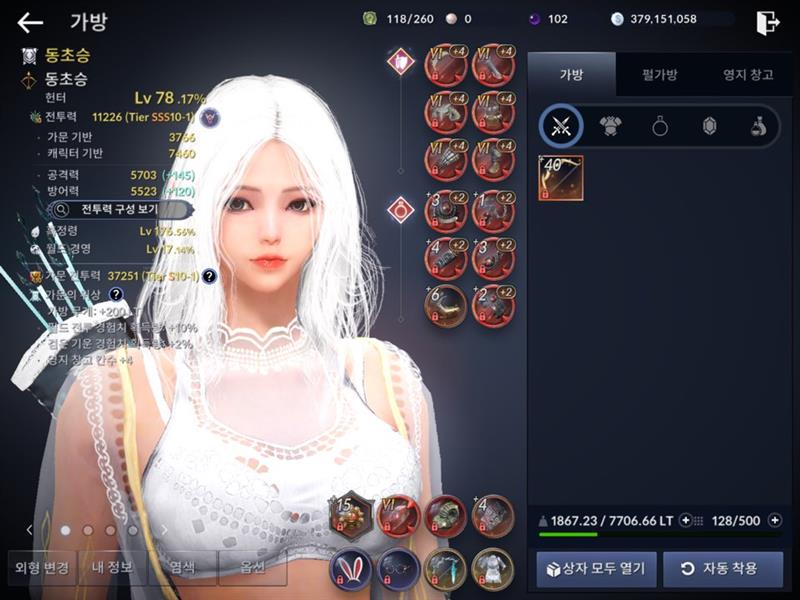Select the glasses accessory slot
Image resolution: width=800 pixels, height=600 pixels.
398,566
